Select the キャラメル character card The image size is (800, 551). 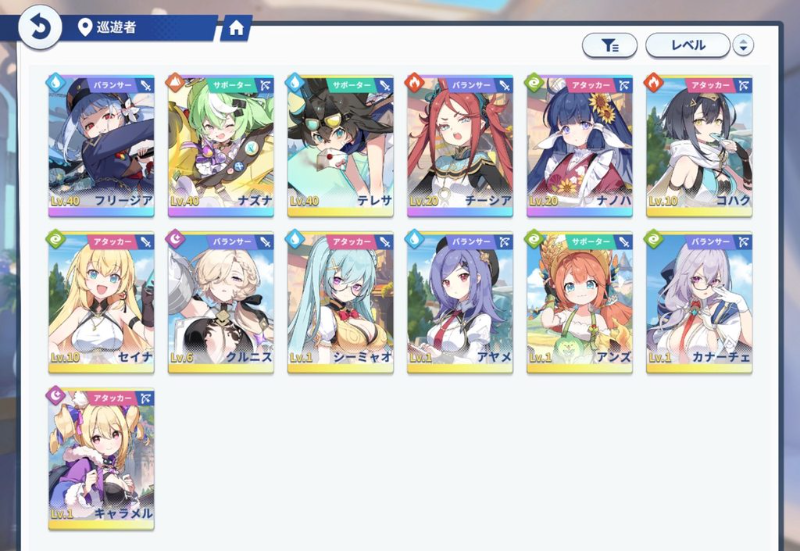point(101,457)
